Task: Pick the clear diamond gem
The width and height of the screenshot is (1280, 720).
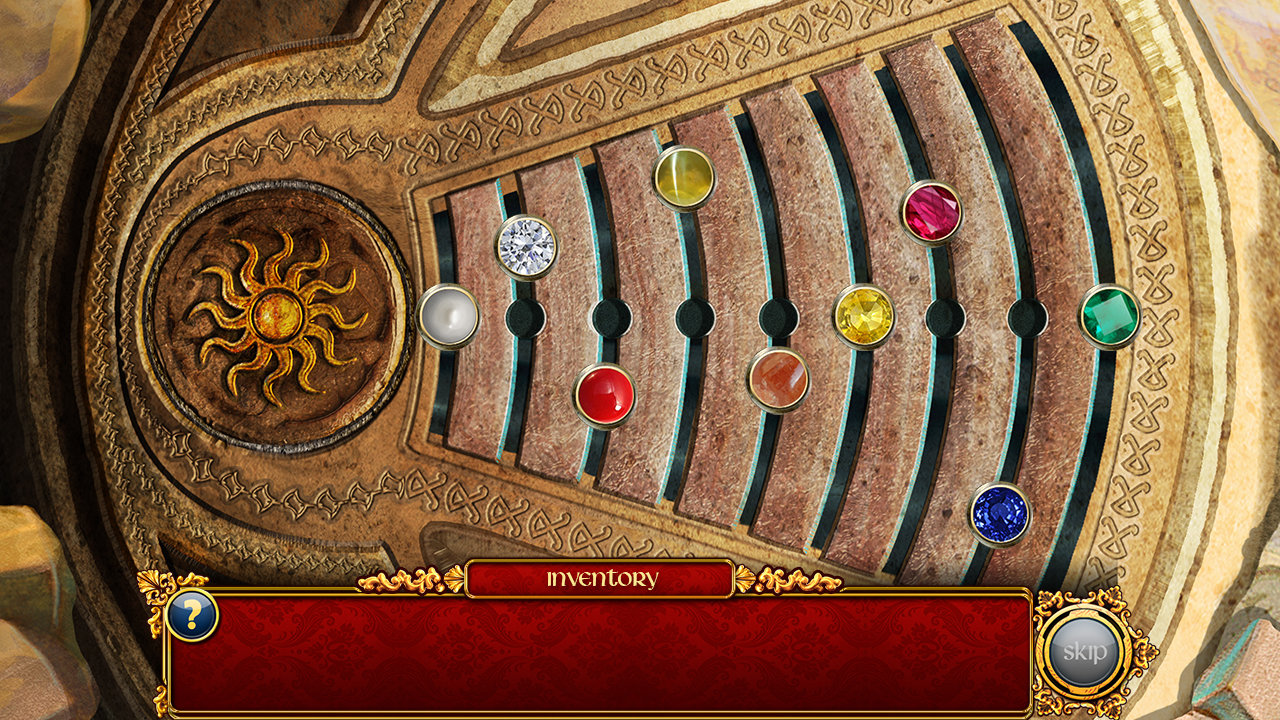Action: click(x=525, y=246)
